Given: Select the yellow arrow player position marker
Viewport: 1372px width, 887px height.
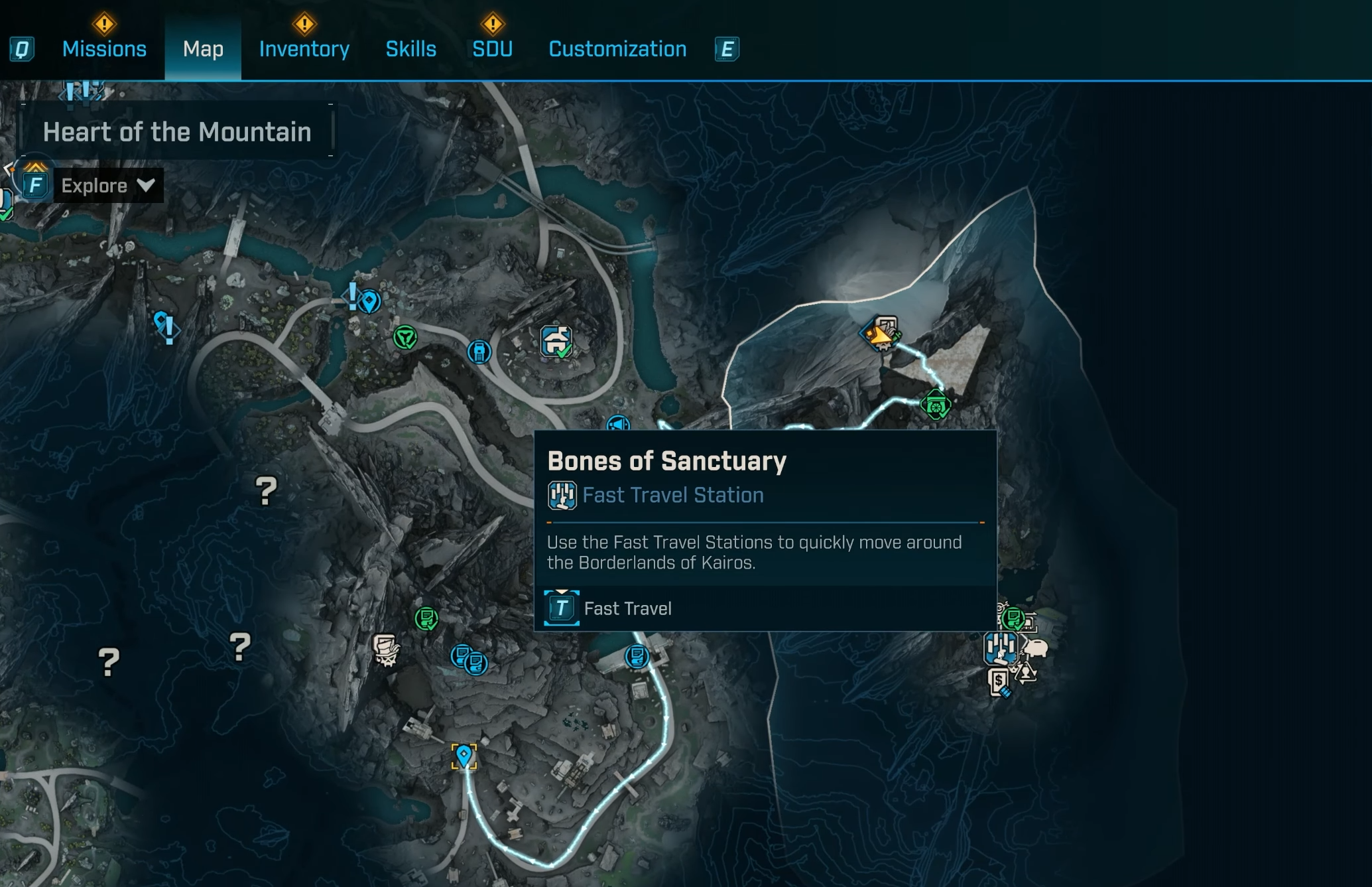Looking at the screenshot, I should click(x=880, y=335).
